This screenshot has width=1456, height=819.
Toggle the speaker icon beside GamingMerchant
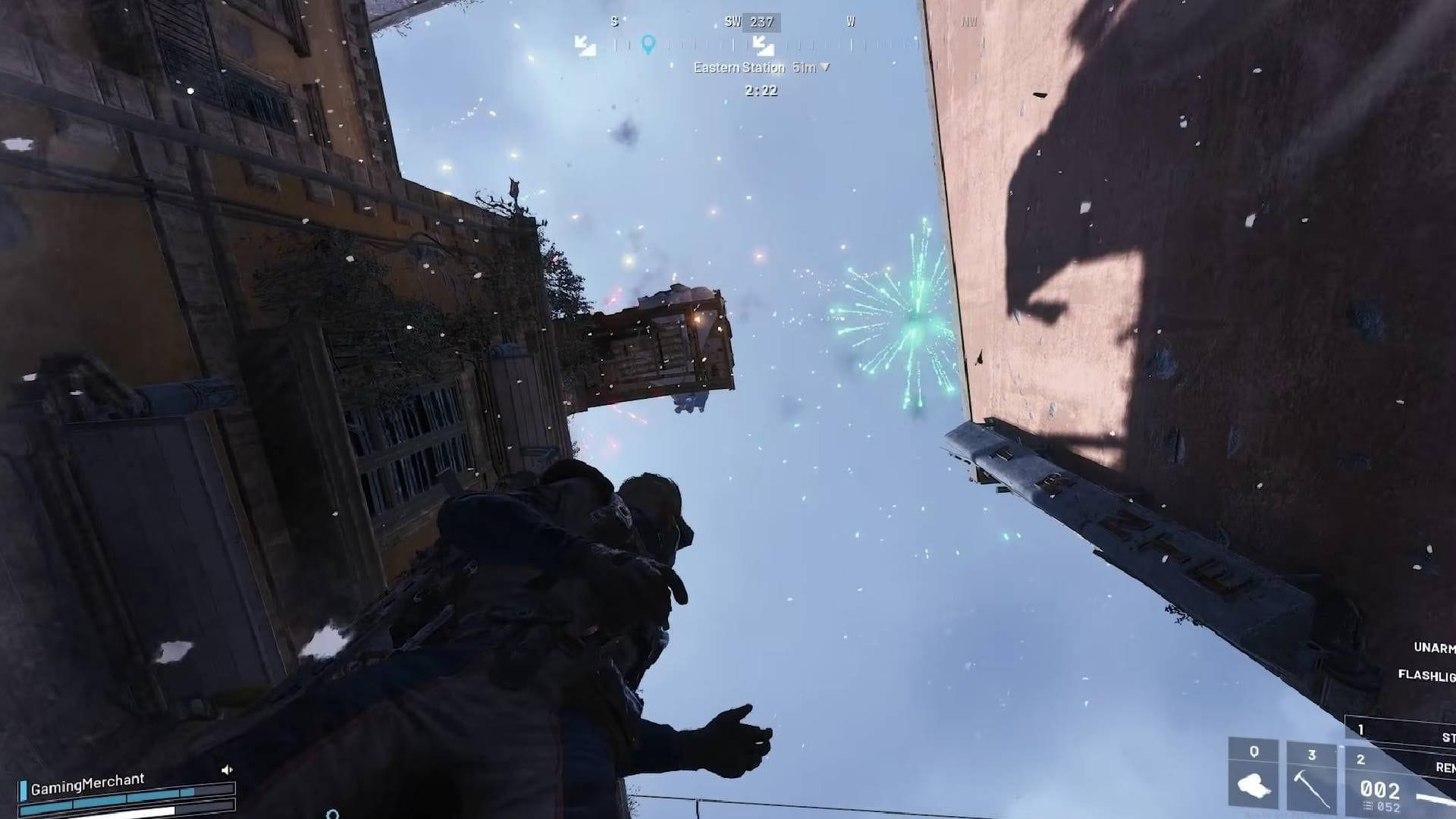pos(227,770)
